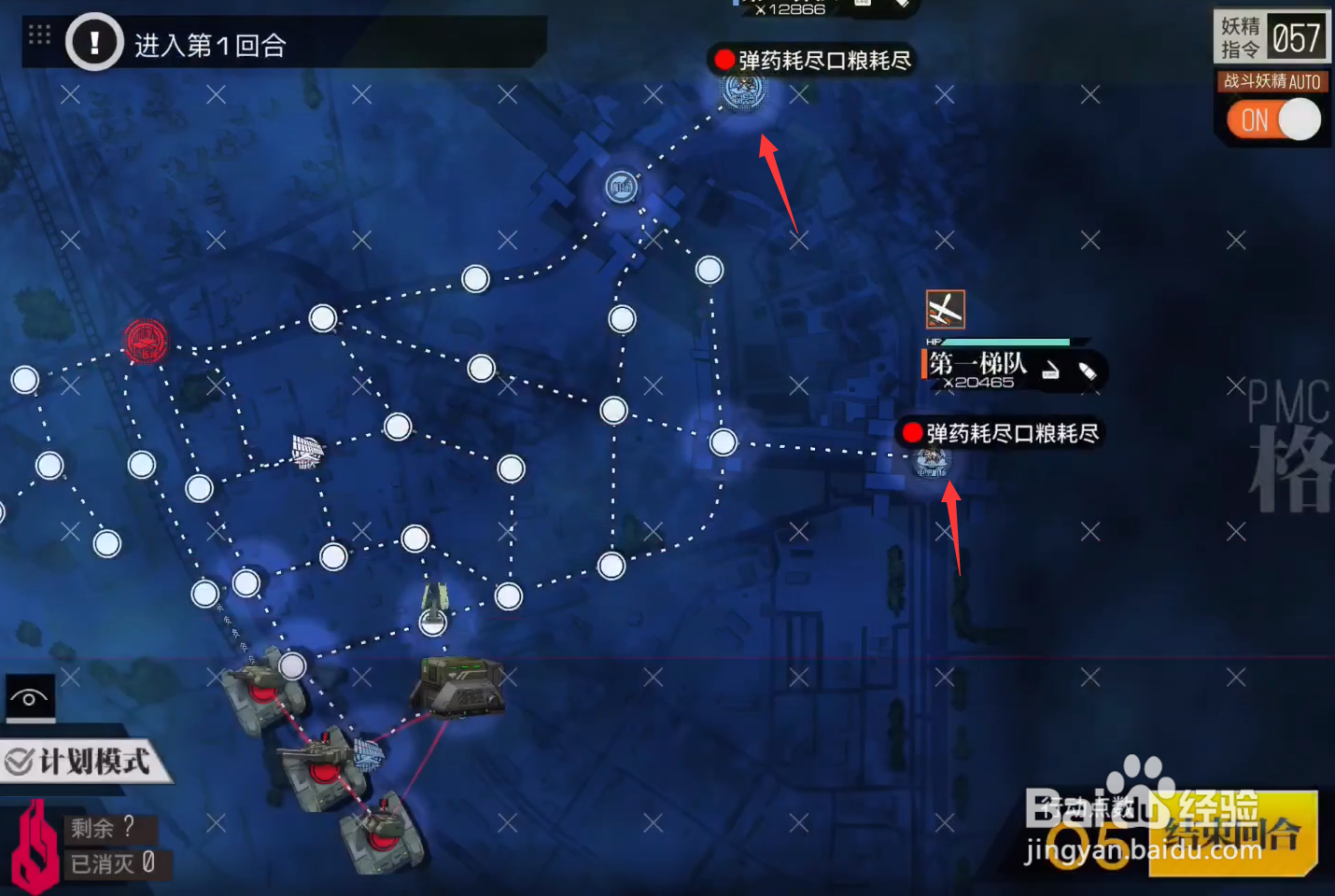1335x896 pixels.
Task: Select the red command post node on the map
Action: pos(146,342)
